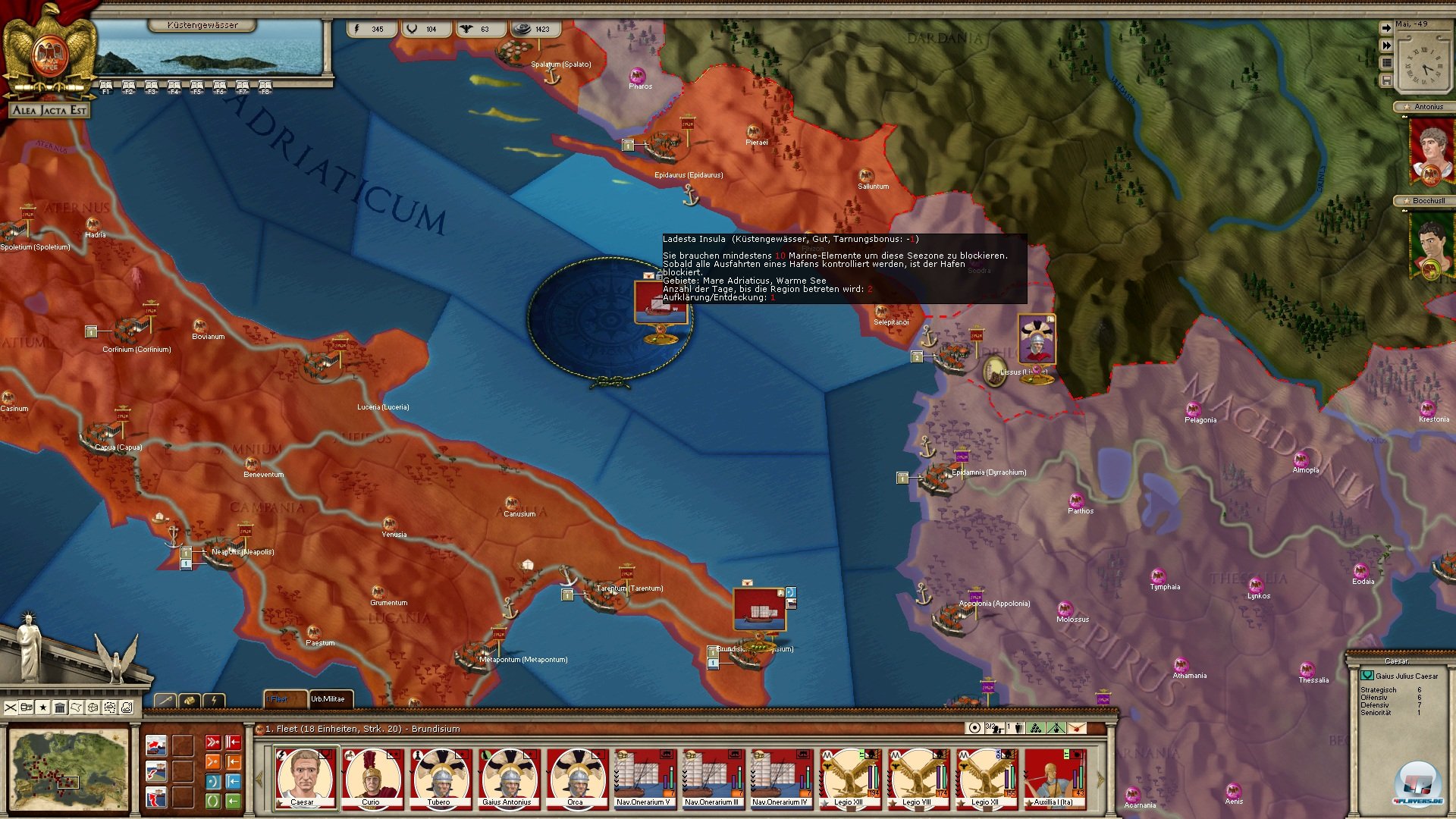Switch to the Urb.Militae stack tab

[x=328, y=699]
